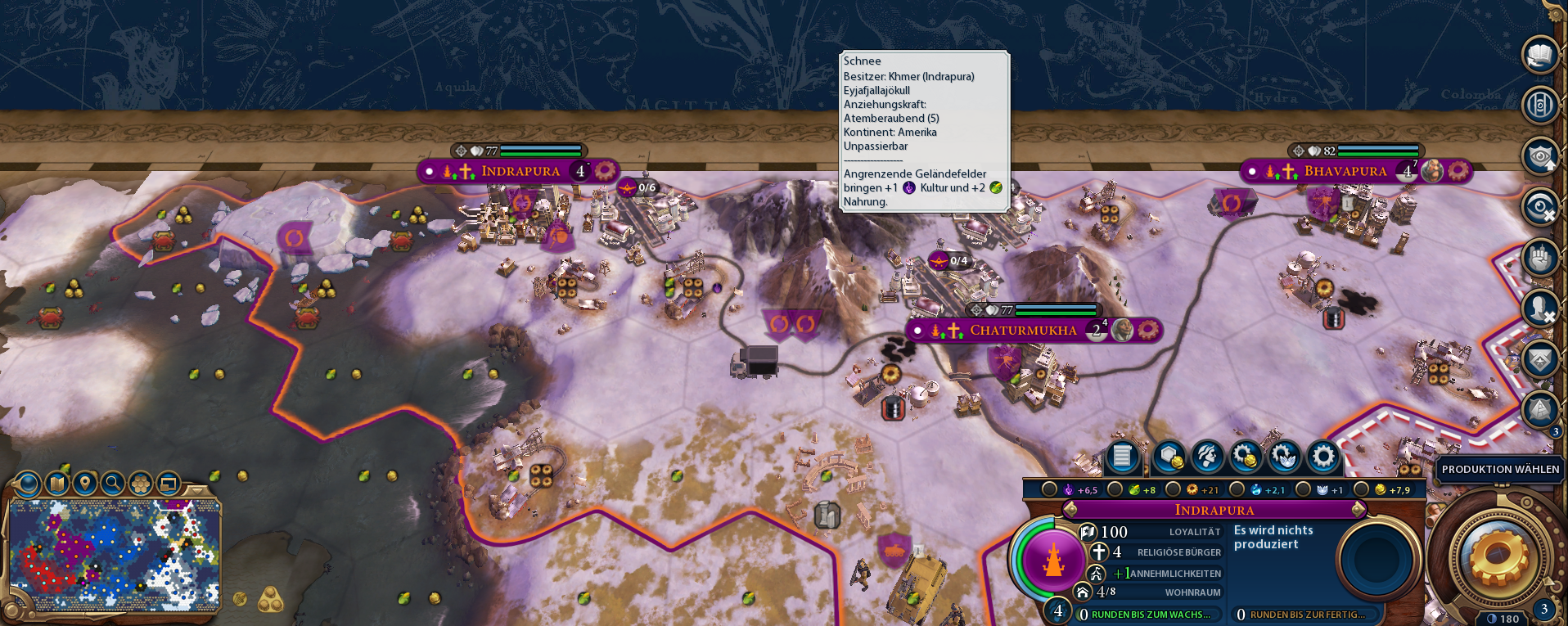Viewport: 1568px width, 626px height.
Task: Open the manage citizens head icon
Action: (x=1207, y=457)
